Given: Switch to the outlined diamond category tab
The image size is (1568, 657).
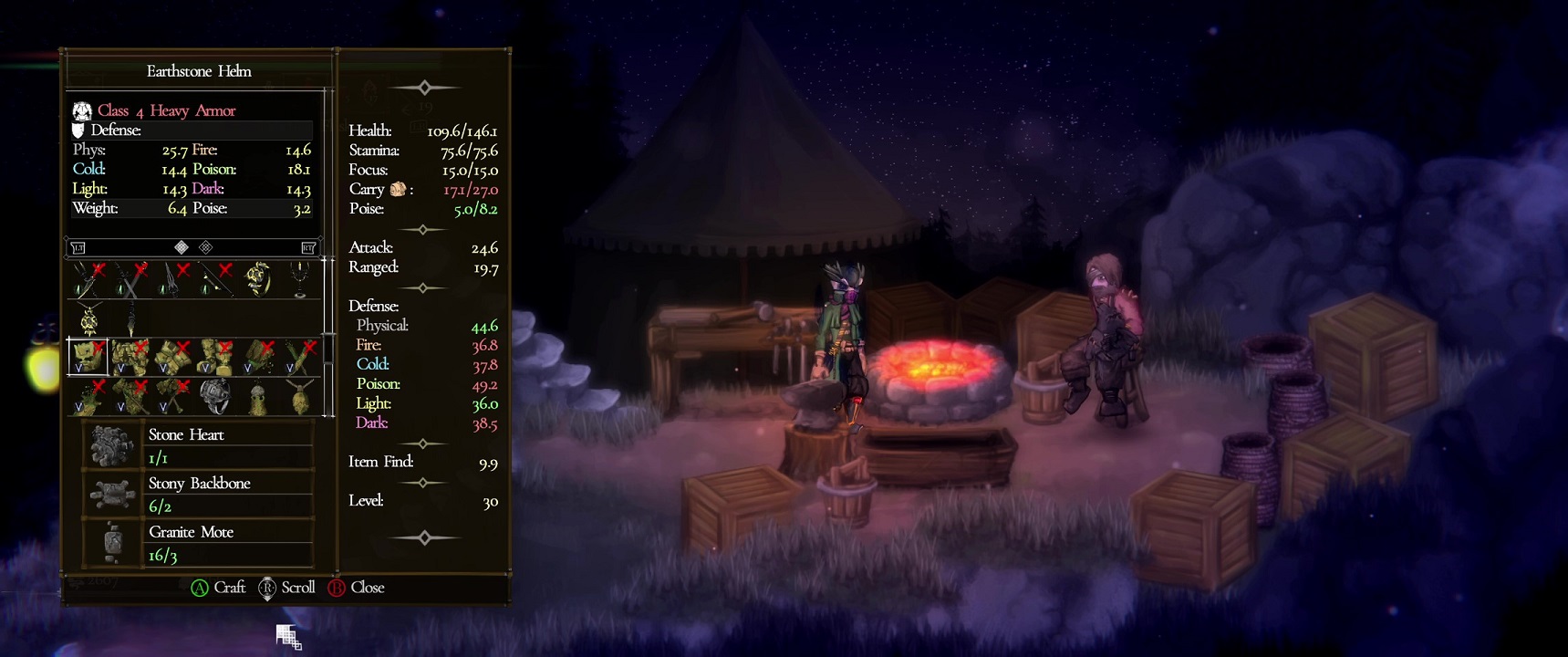Looking at the screenshot, I should coord(206,247).
